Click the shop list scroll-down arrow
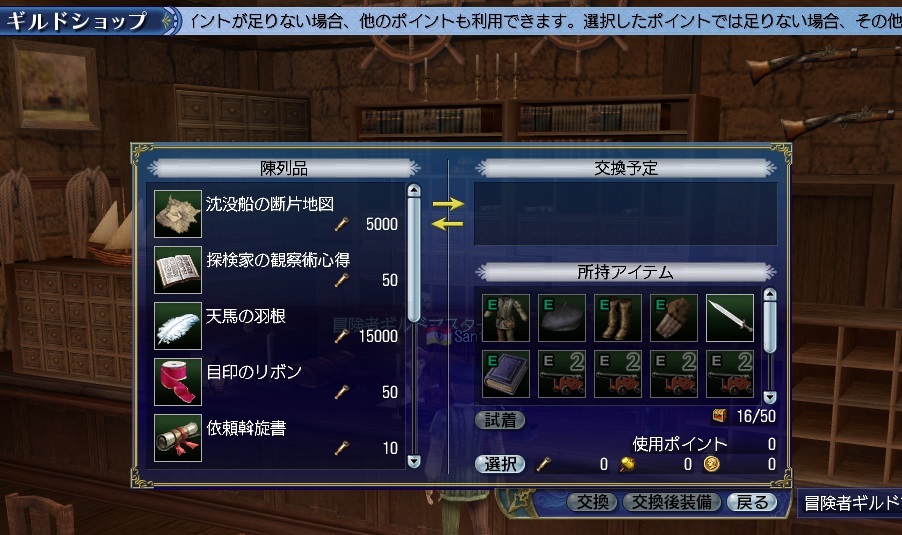This screenshot has height=535, width=902. click(x=414, y=461)
